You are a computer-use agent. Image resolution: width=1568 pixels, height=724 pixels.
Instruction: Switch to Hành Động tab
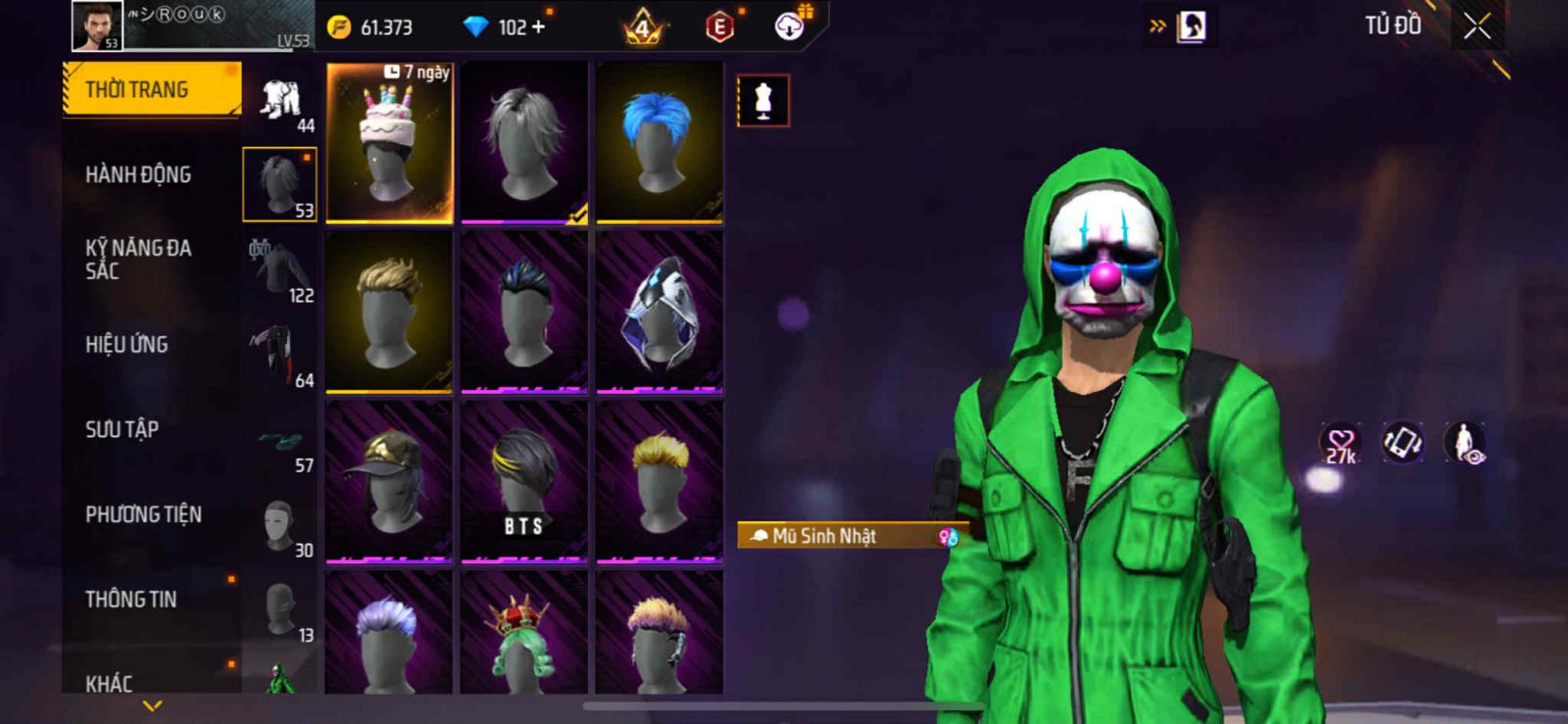click(138, 174)
